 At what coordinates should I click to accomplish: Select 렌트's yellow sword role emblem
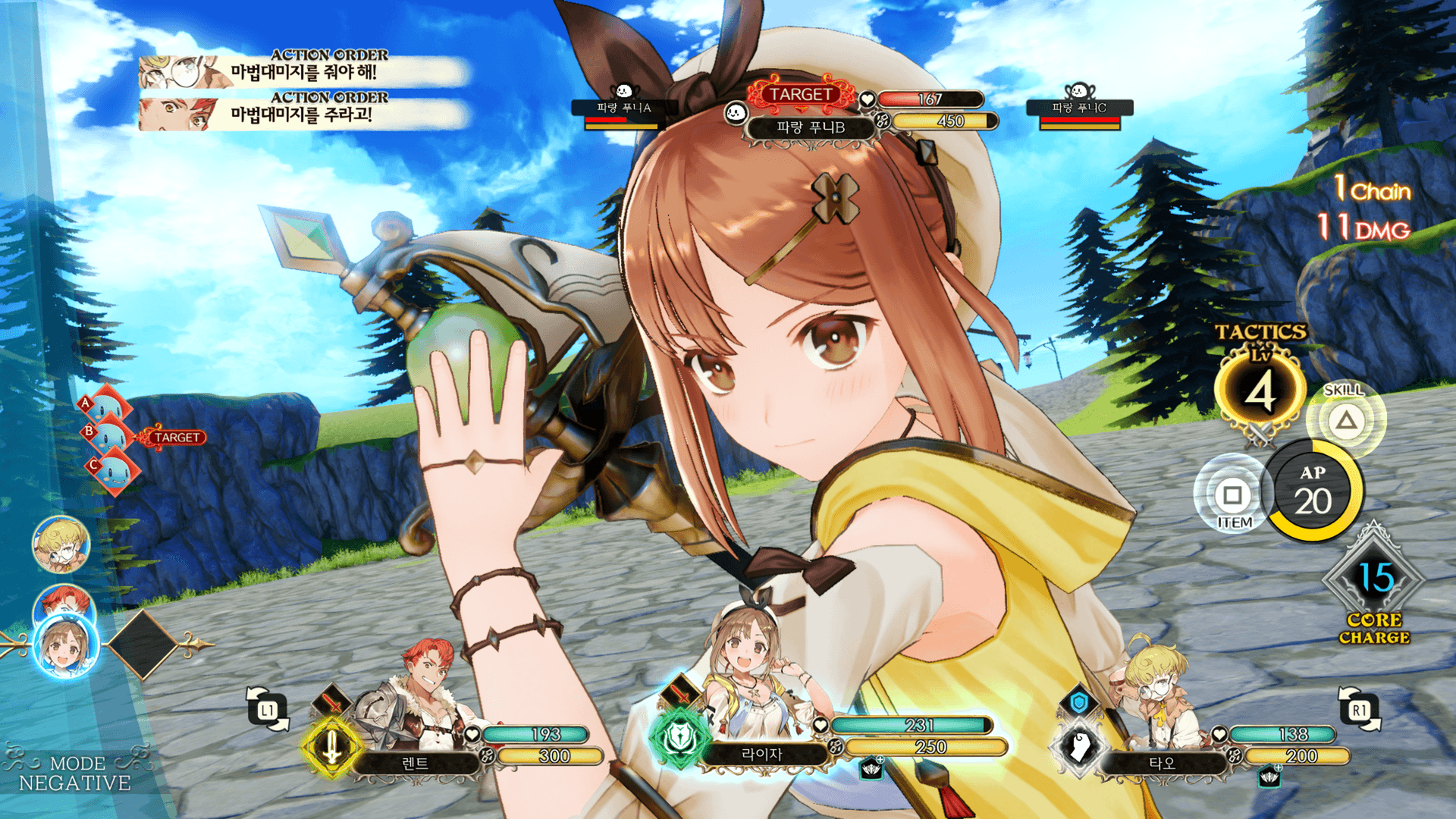click(x=331, y=747)
